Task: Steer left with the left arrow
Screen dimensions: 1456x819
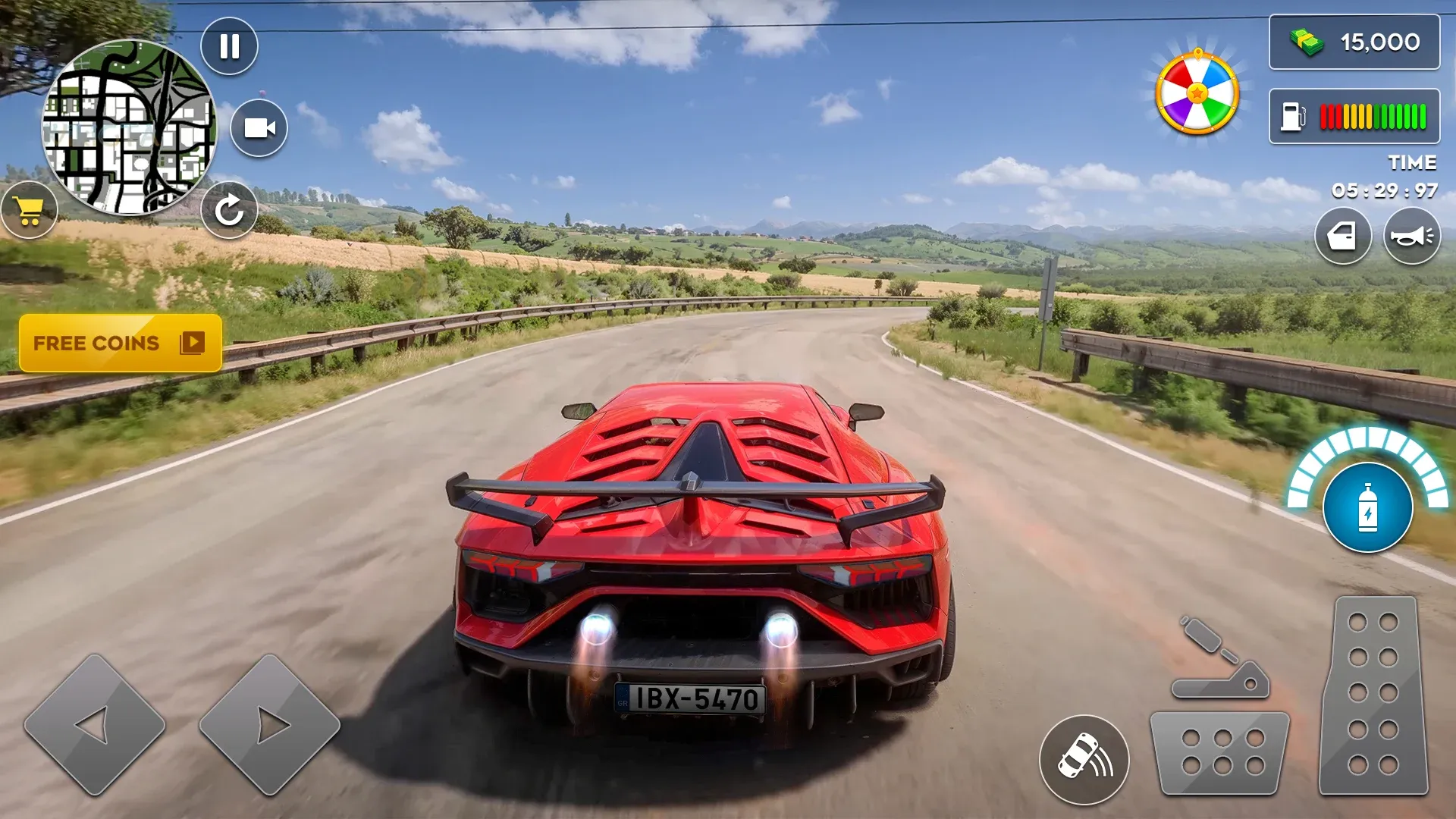Action: (x=95, y=725)
